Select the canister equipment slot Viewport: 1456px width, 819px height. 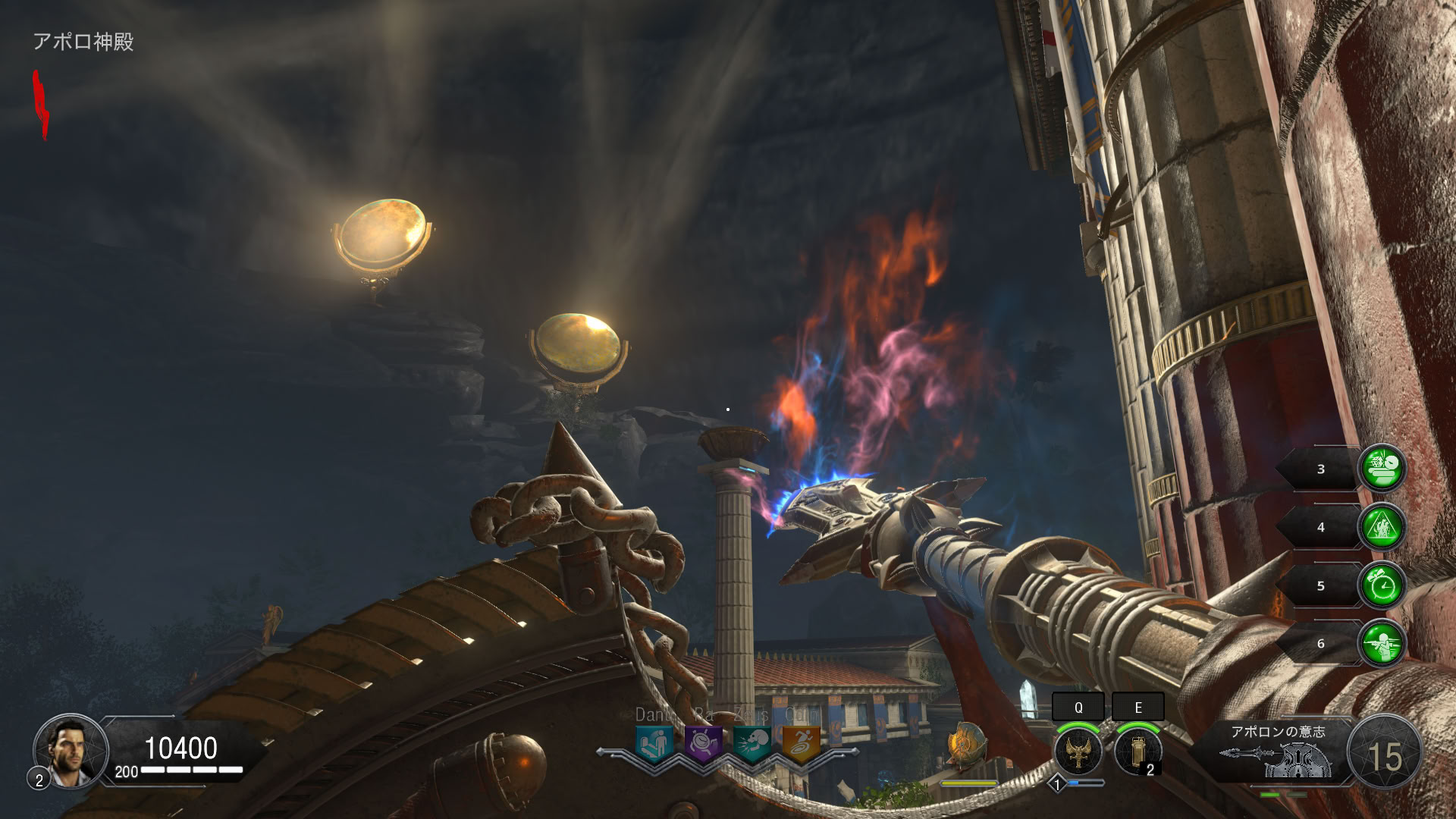(1137, 752)
